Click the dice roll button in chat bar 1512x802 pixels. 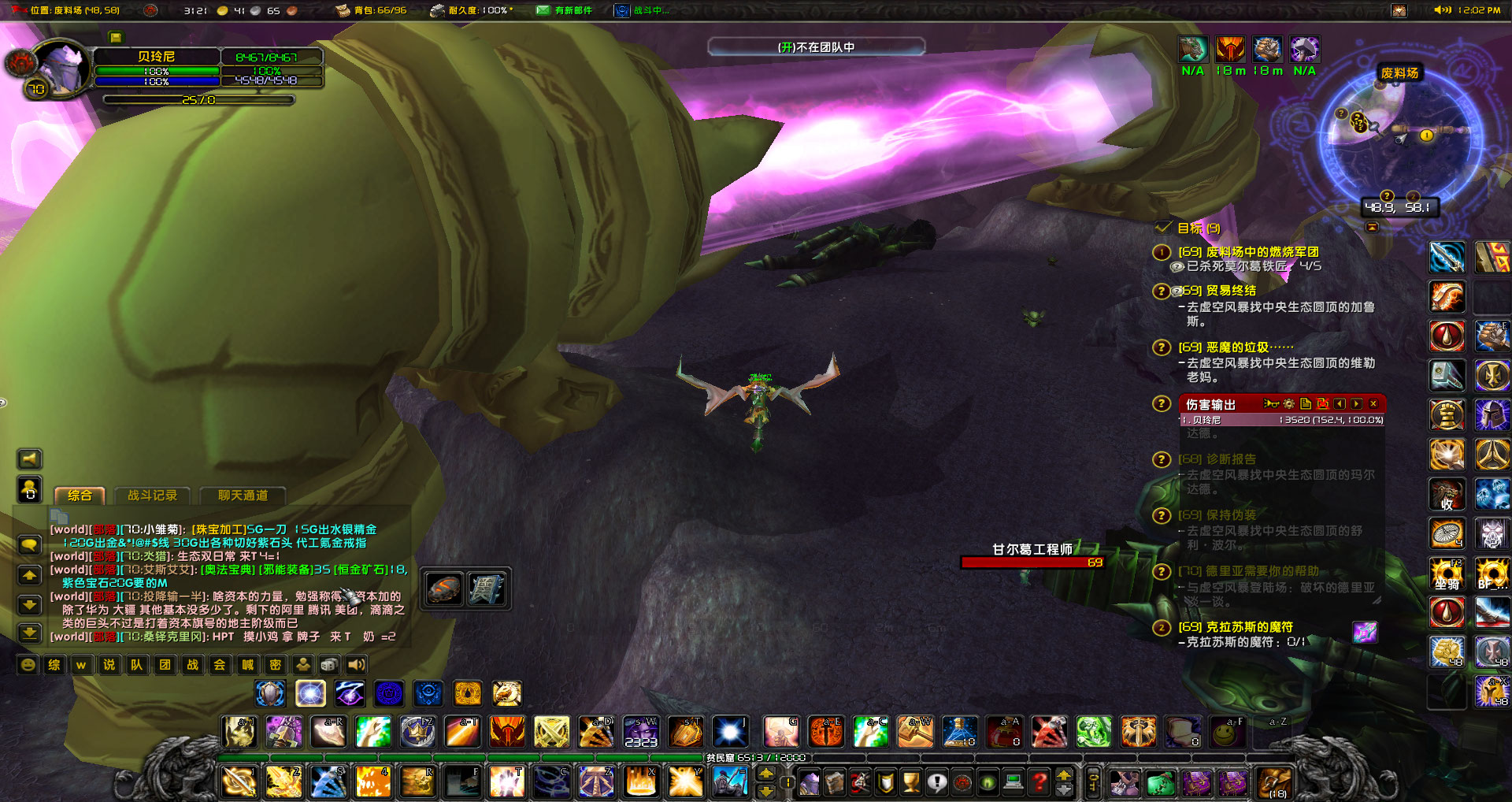click(329, 665)
